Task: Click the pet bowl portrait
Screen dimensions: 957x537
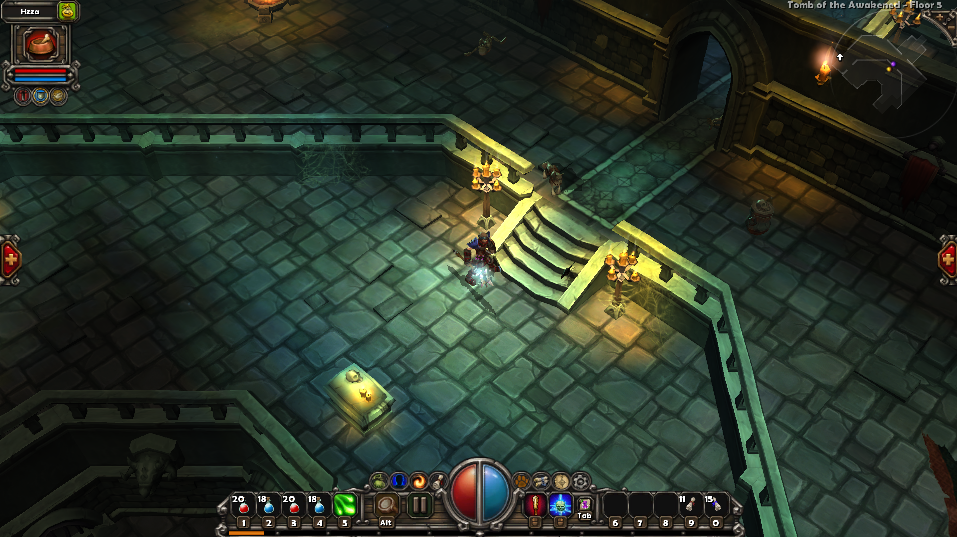Action: coord(40,44)
